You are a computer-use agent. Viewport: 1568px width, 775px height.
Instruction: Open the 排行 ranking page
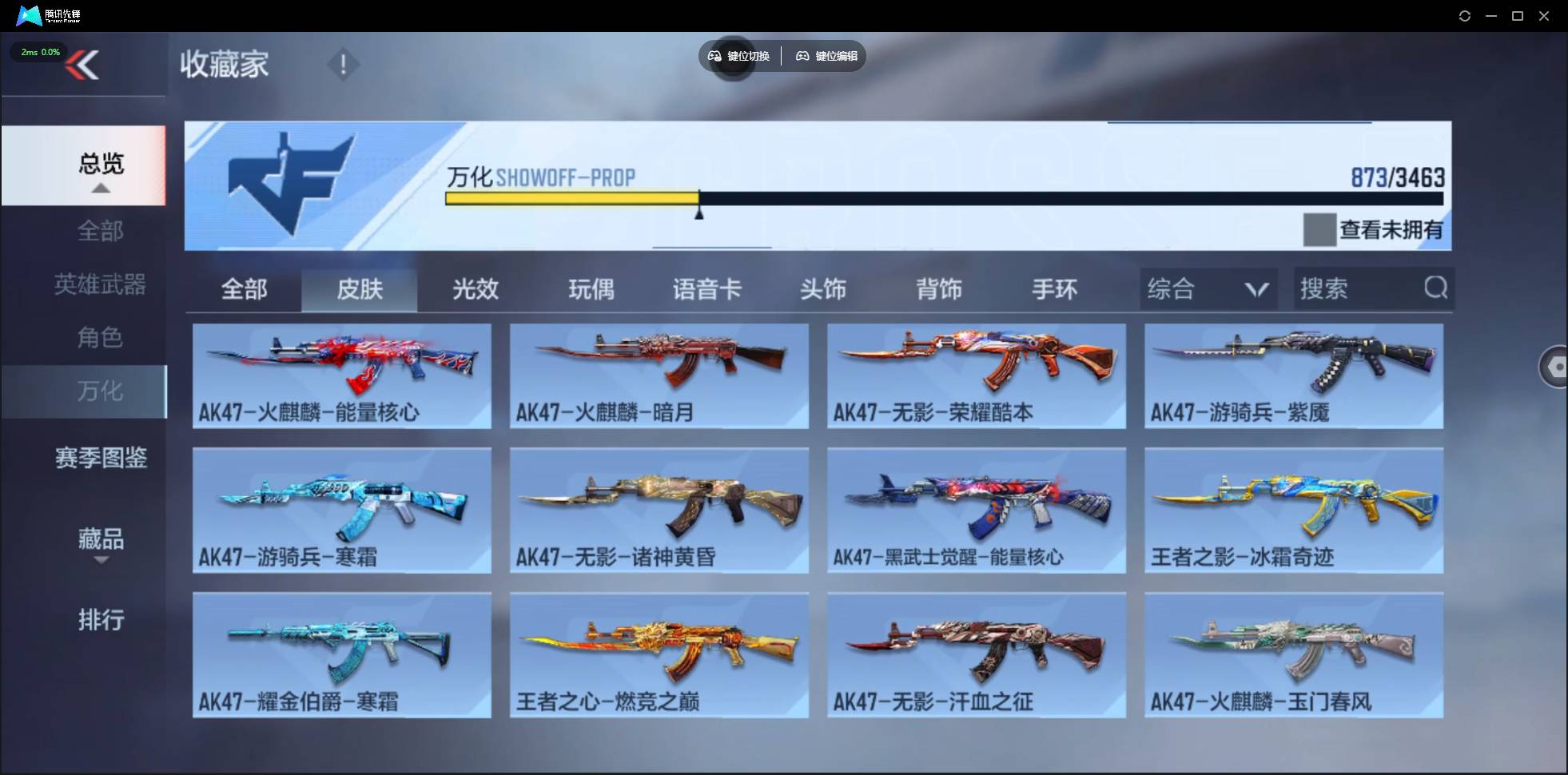point(101,621)
